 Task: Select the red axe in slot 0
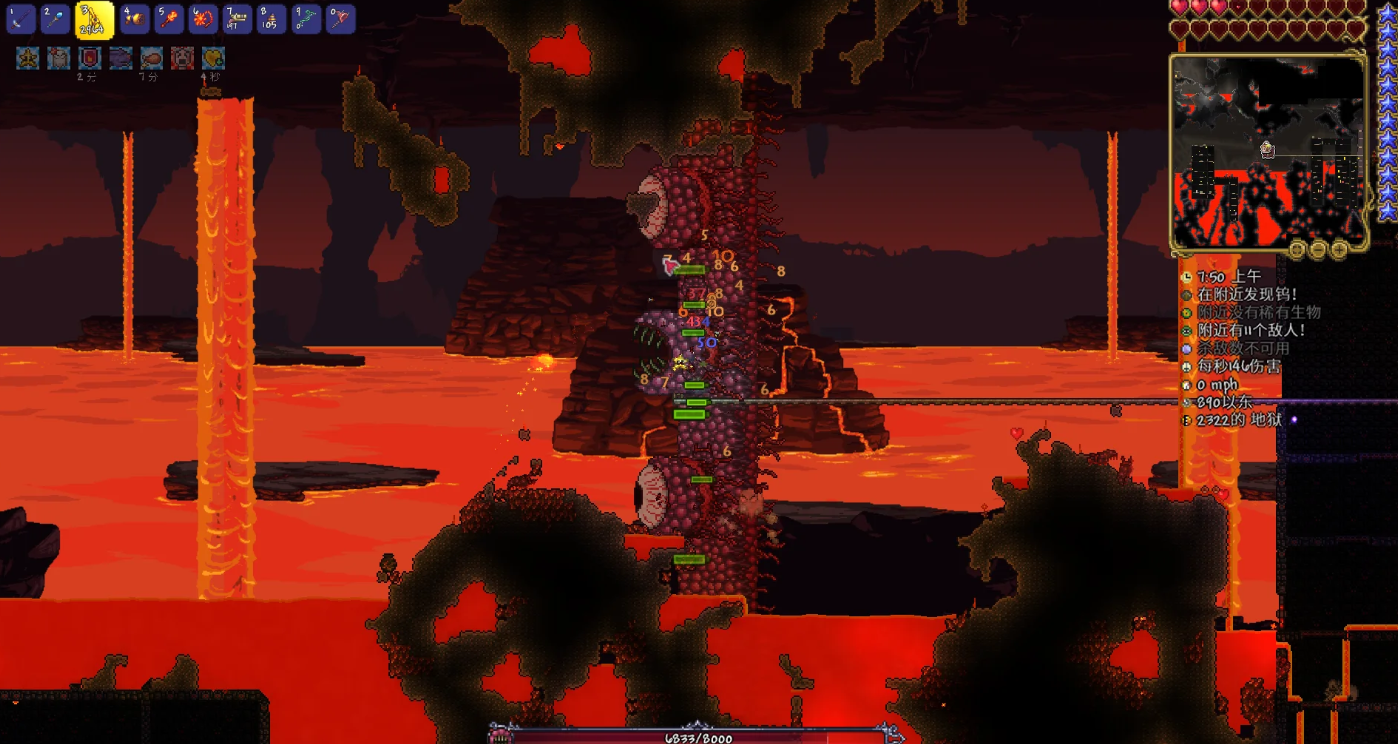(x=341, y=18)
